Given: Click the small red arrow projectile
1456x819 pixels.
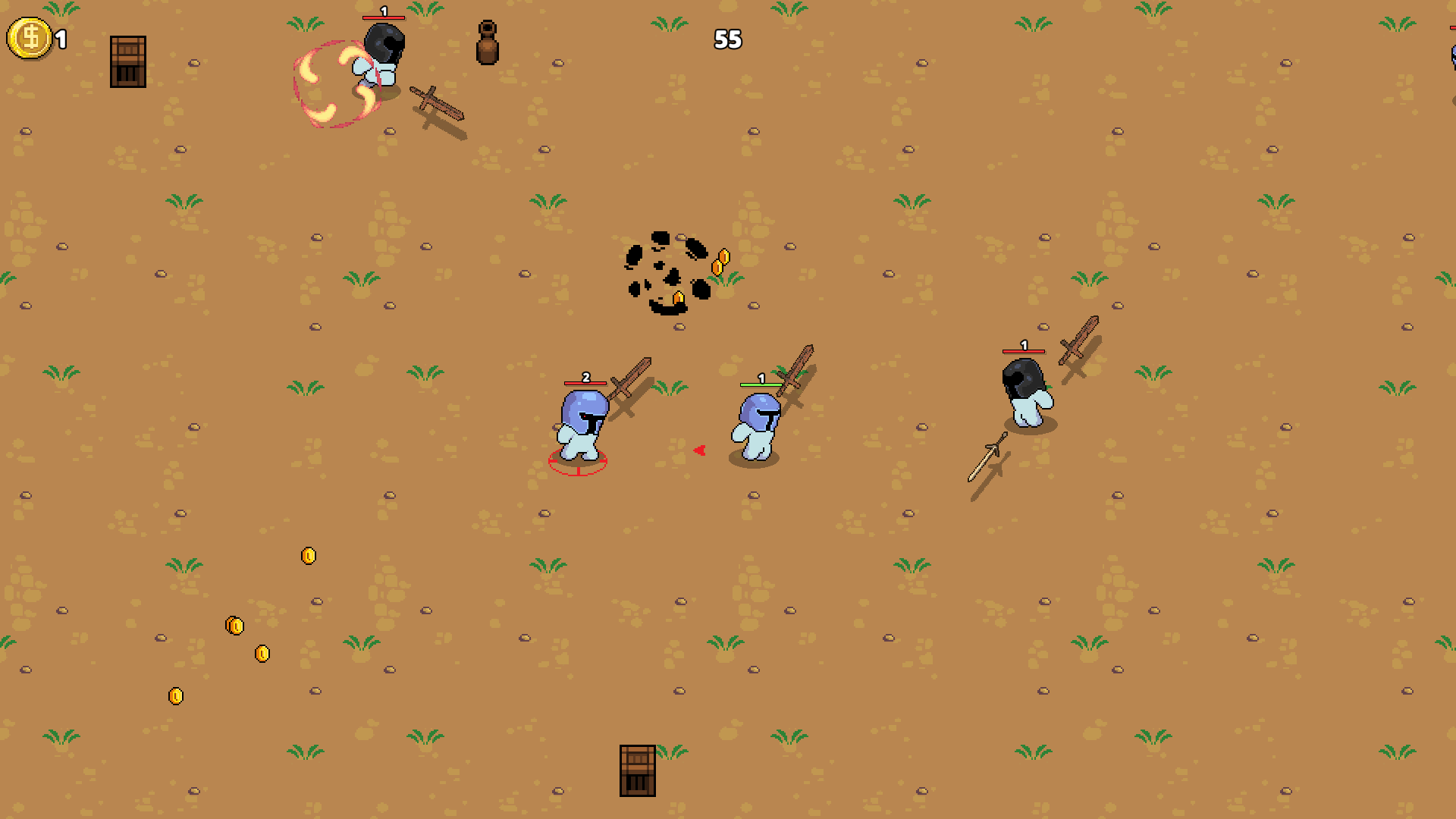Looking at the screenshot, I should coord(698,449).
